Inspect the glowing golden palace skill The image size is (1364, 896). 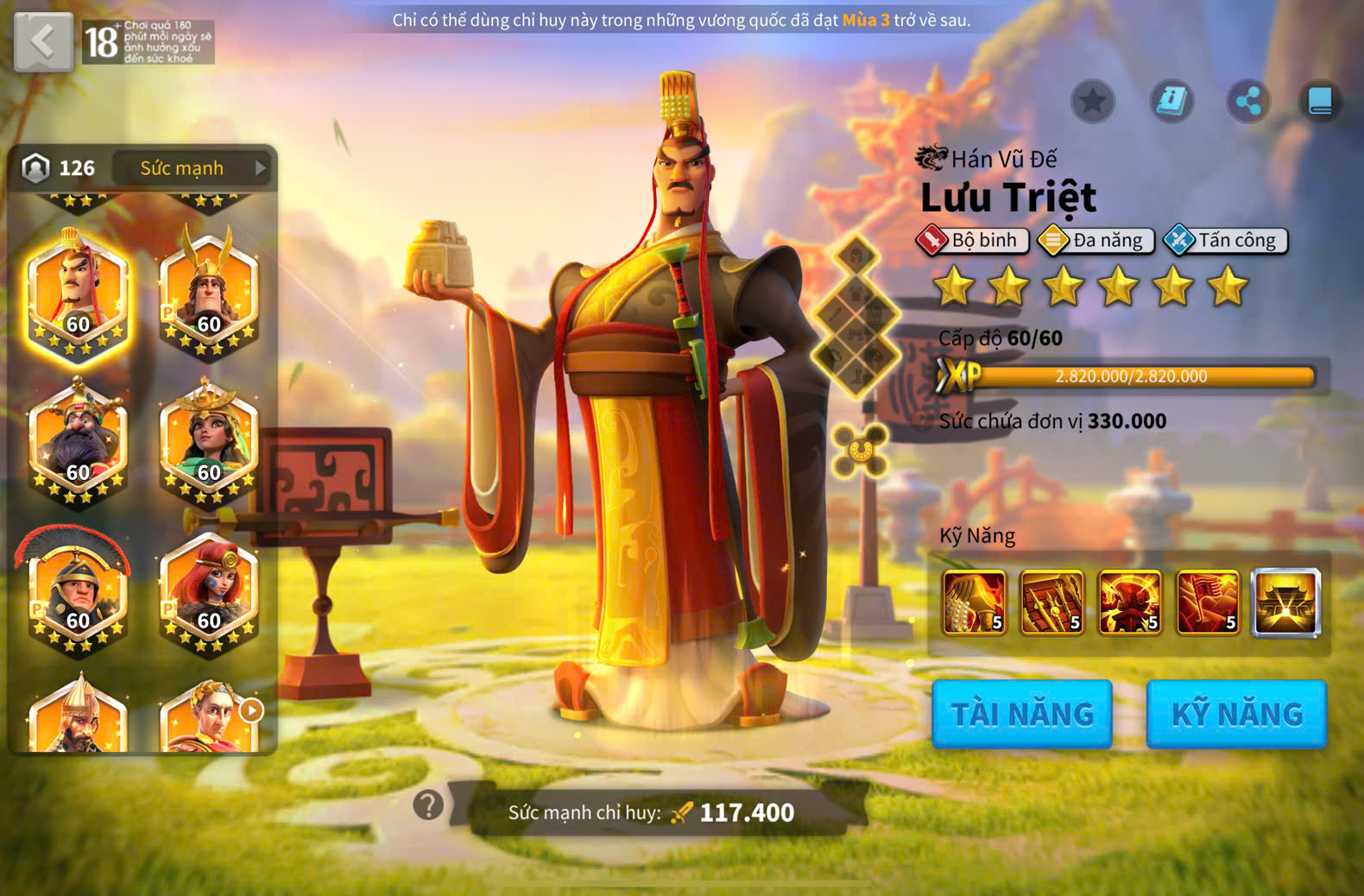(1285, 603)
